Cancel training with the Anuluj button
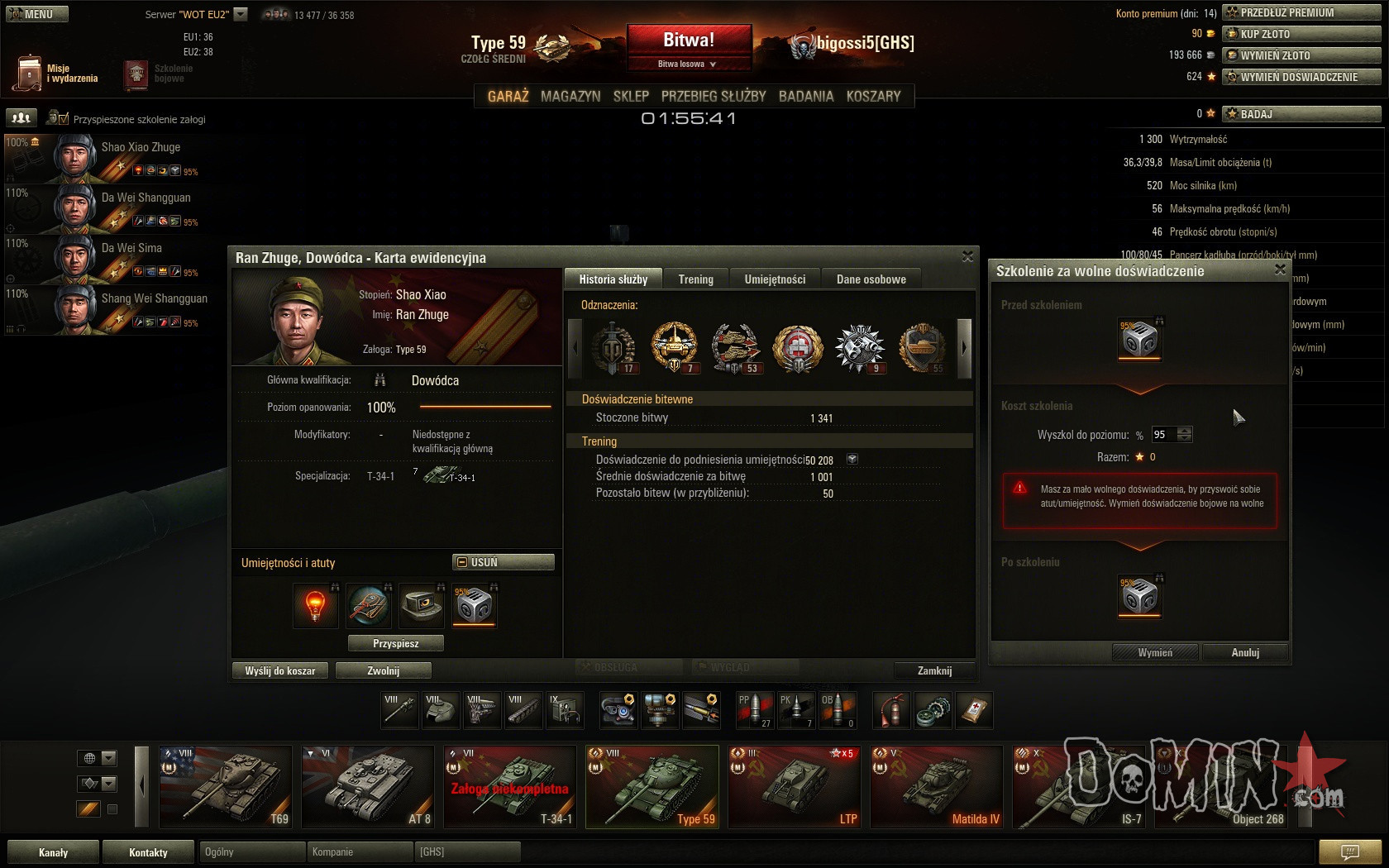This screenshot has width=1389, height=868. point(1245,652)
